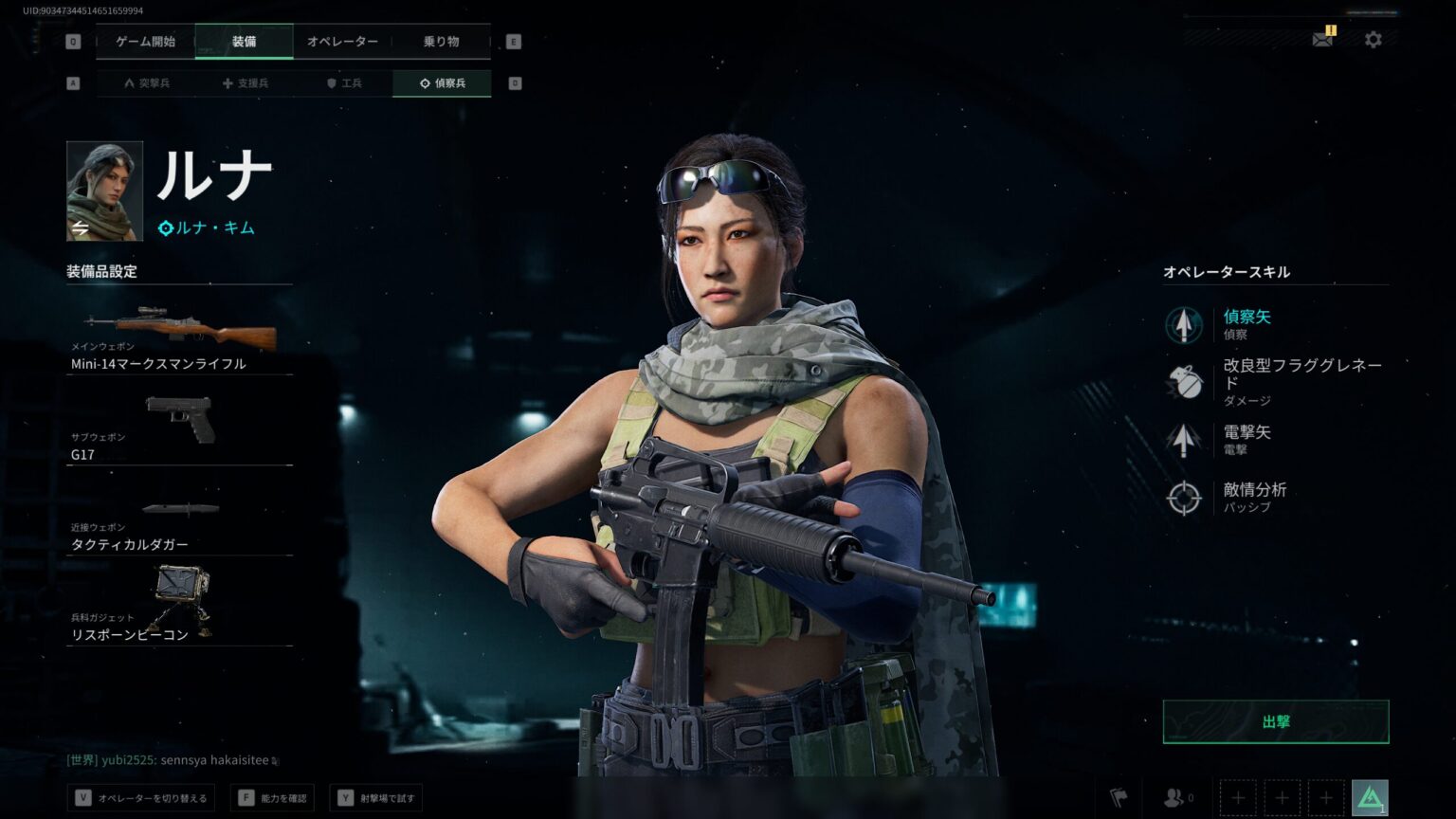Click the 偵察兵 class tab
The width and height of the screenshot is (1456, 819).
click(442, 83)
